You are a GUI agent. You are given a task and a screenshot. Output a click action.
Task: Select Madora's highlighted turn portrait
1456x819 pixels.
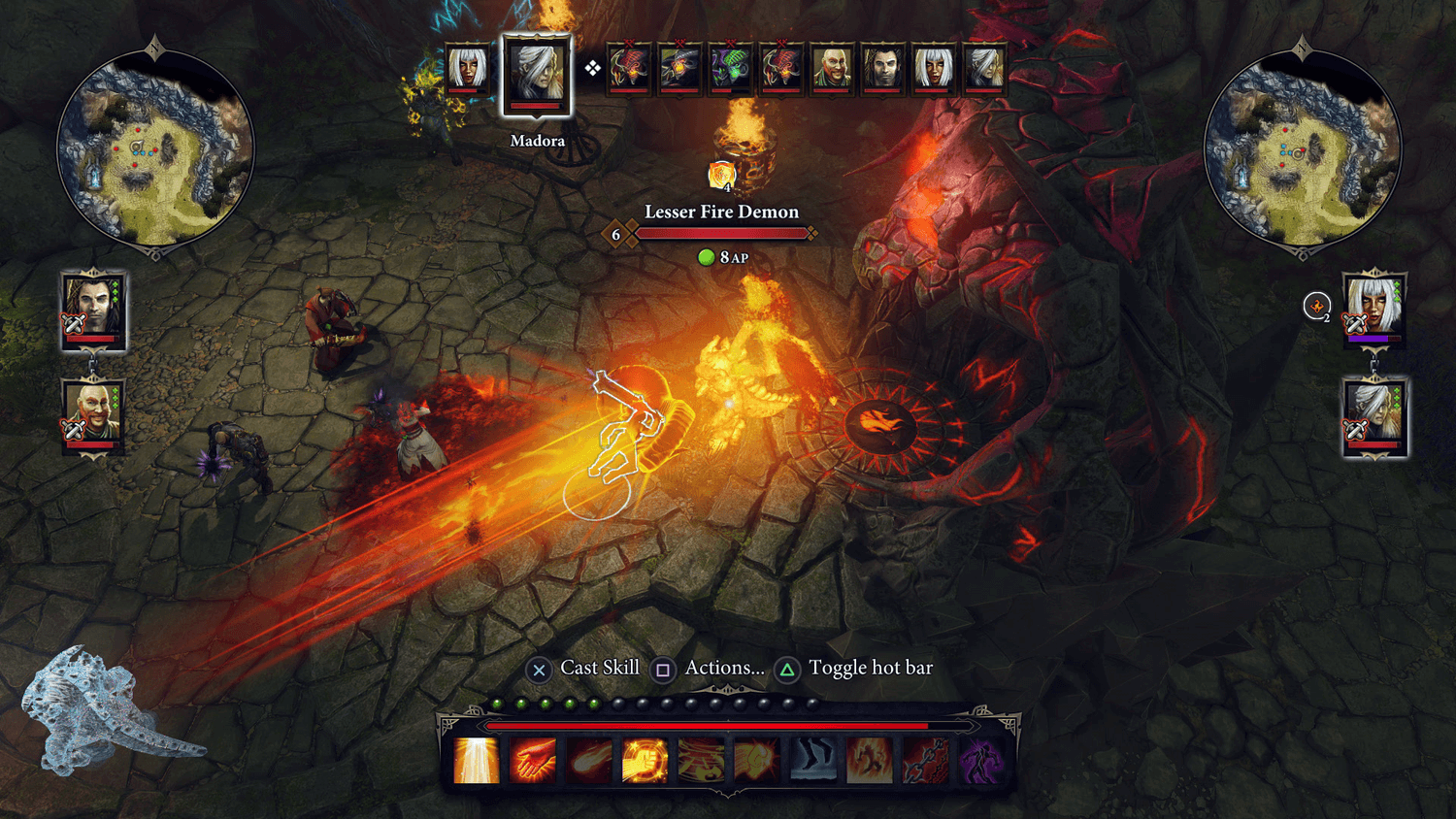[537, 74]
